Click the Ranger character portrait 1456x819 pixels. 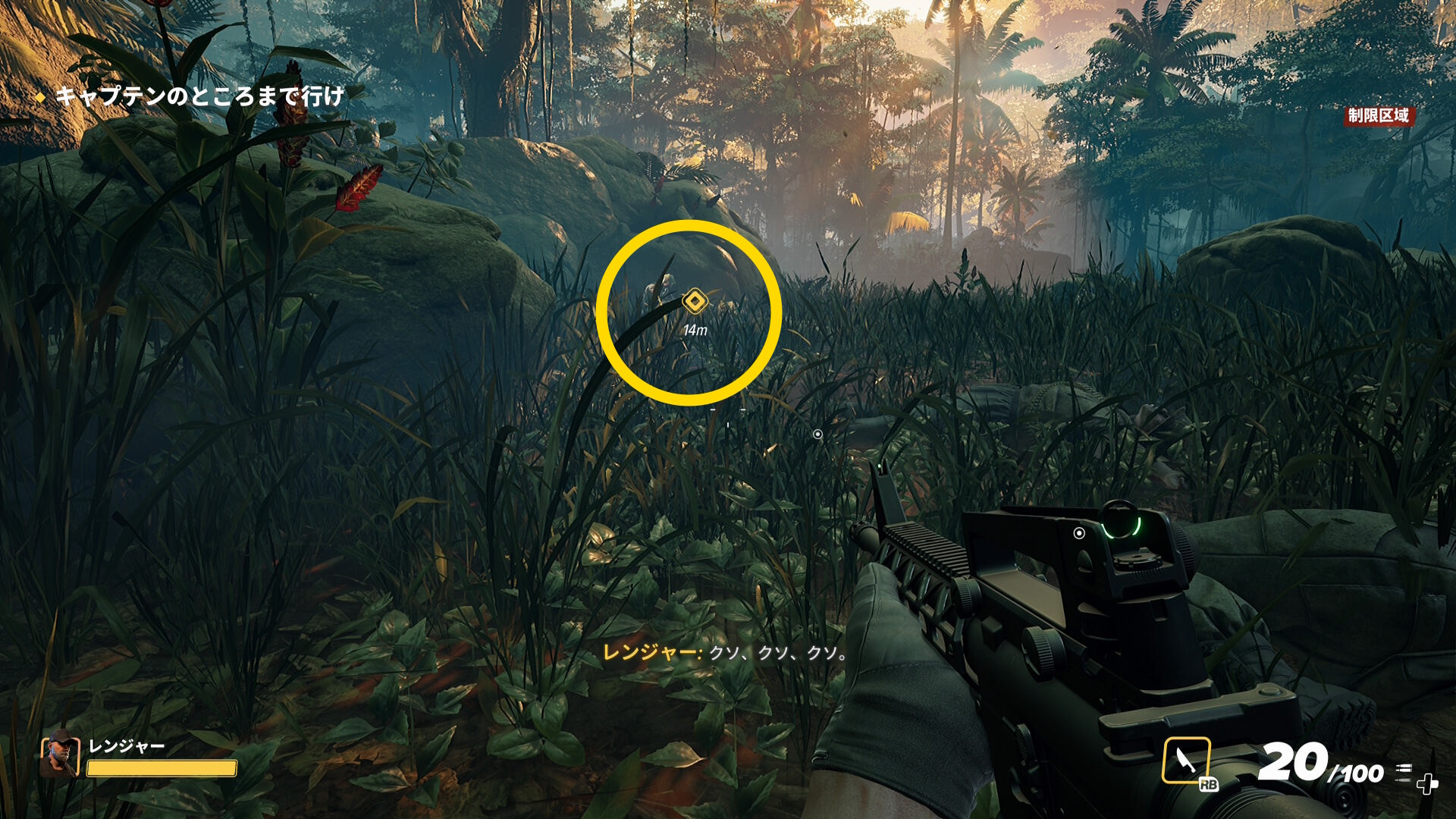[60, 755]
